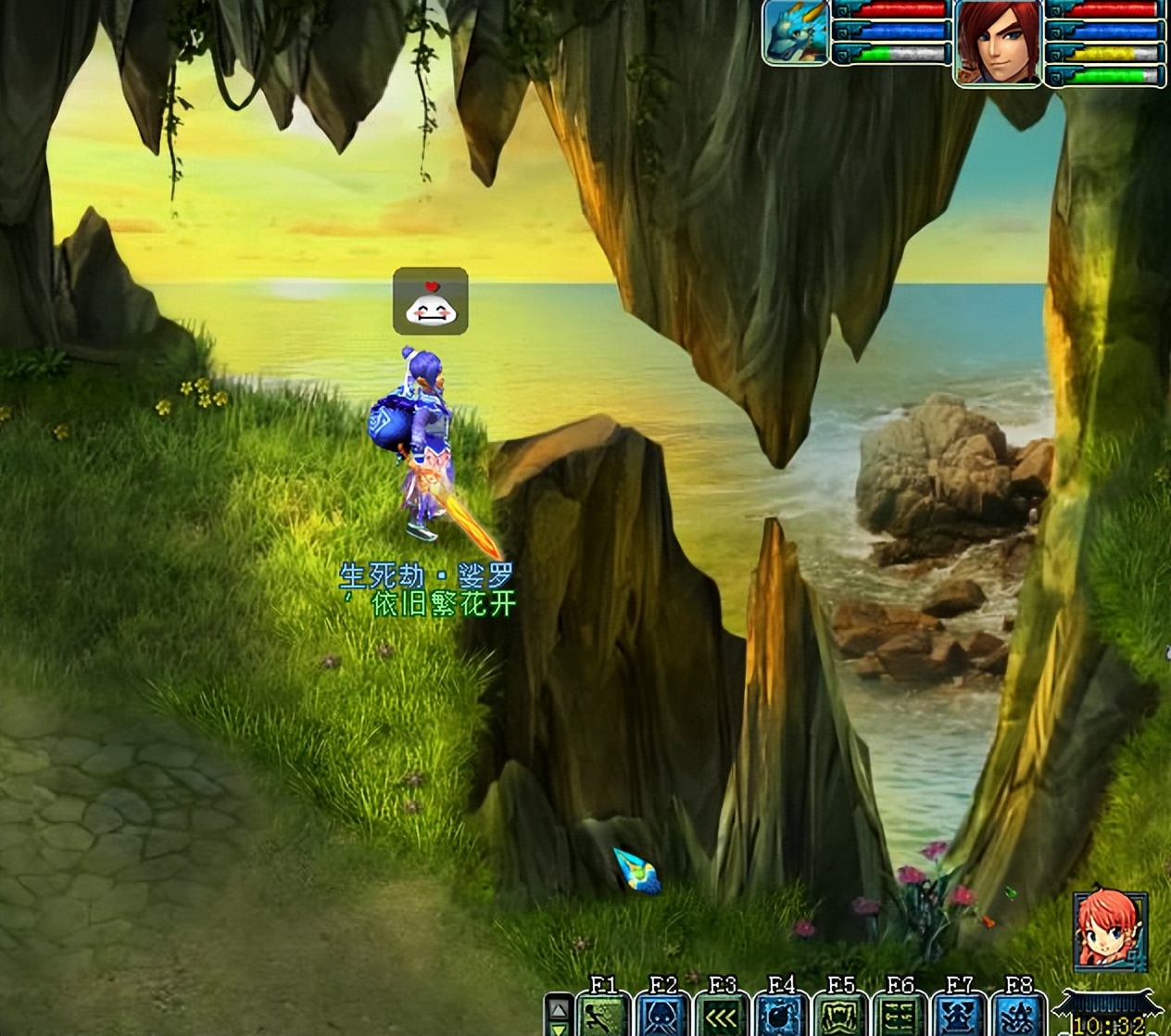Image resolution: width=1171 pixels, height=1036 pixels.
Task: Use the F5 fanged mouth skill
Action: [841, 1015]
